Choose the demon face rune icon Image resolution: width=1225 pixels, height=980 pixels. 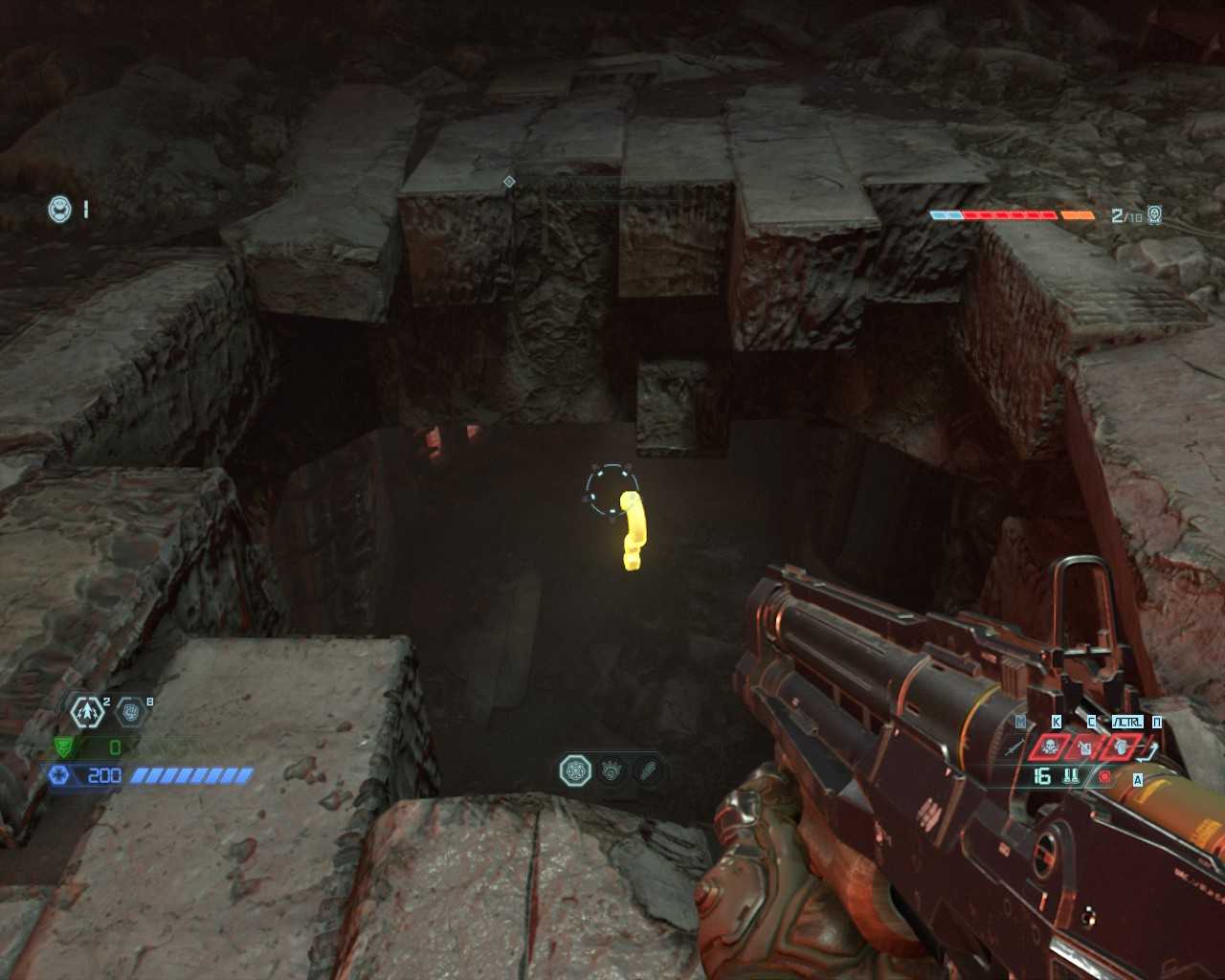click(x=612, y=770)
